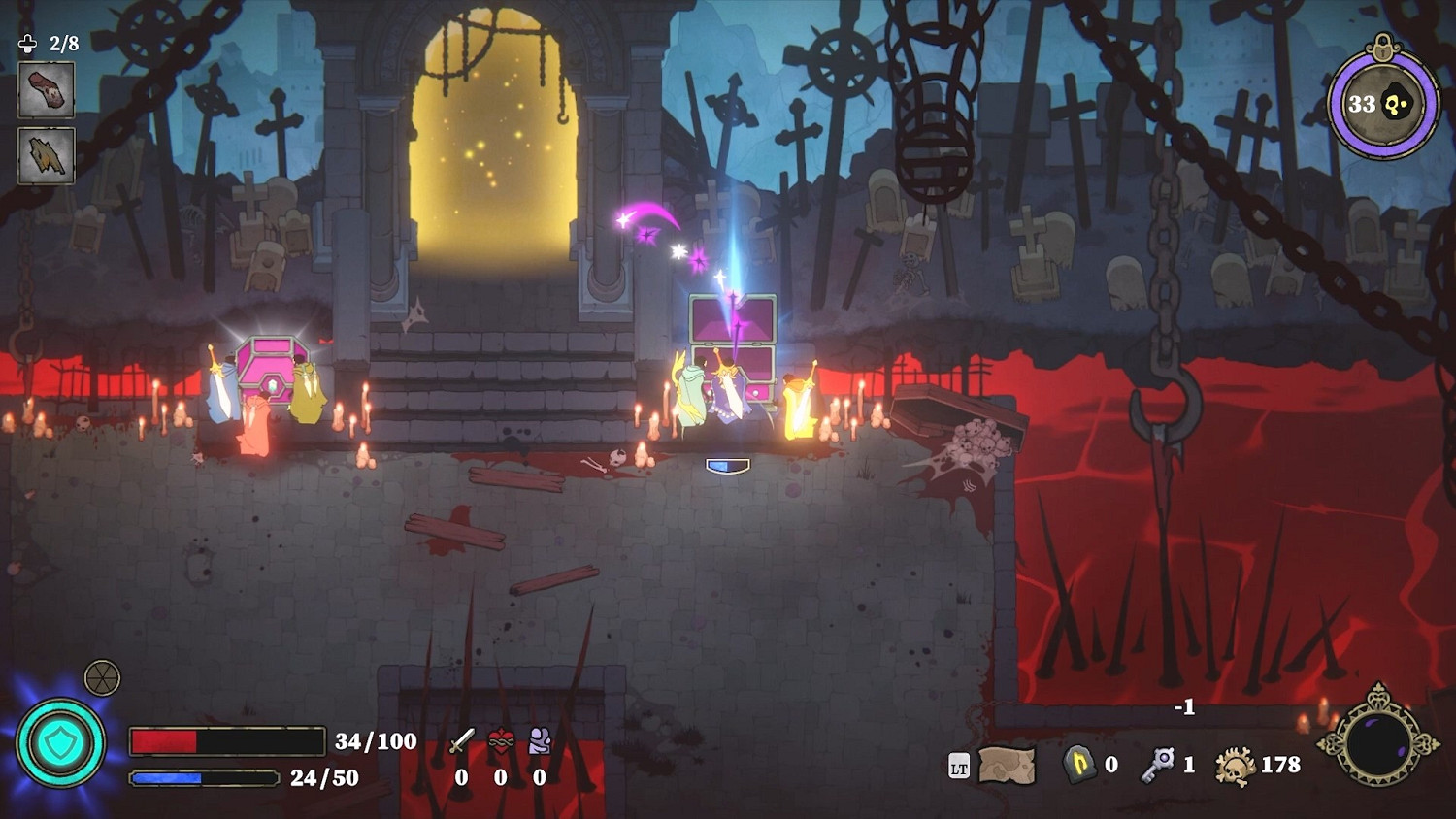This screenshot has width=1456, height=819.
Task: Open the parchment map icon
Action: [1007, 766]
